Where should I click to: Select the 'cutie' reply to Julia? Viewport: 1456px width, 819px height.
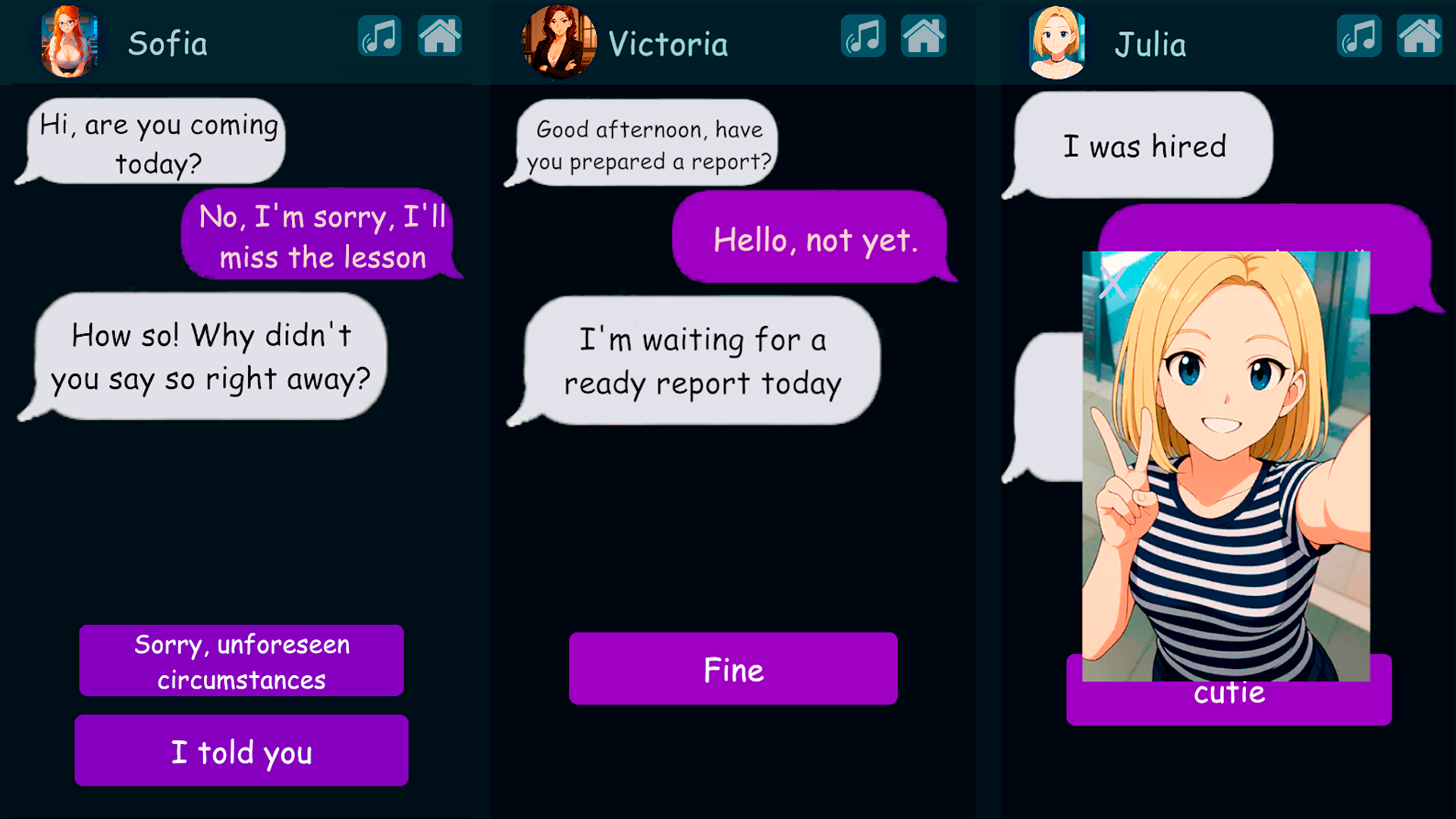[x=1228, y=692]
